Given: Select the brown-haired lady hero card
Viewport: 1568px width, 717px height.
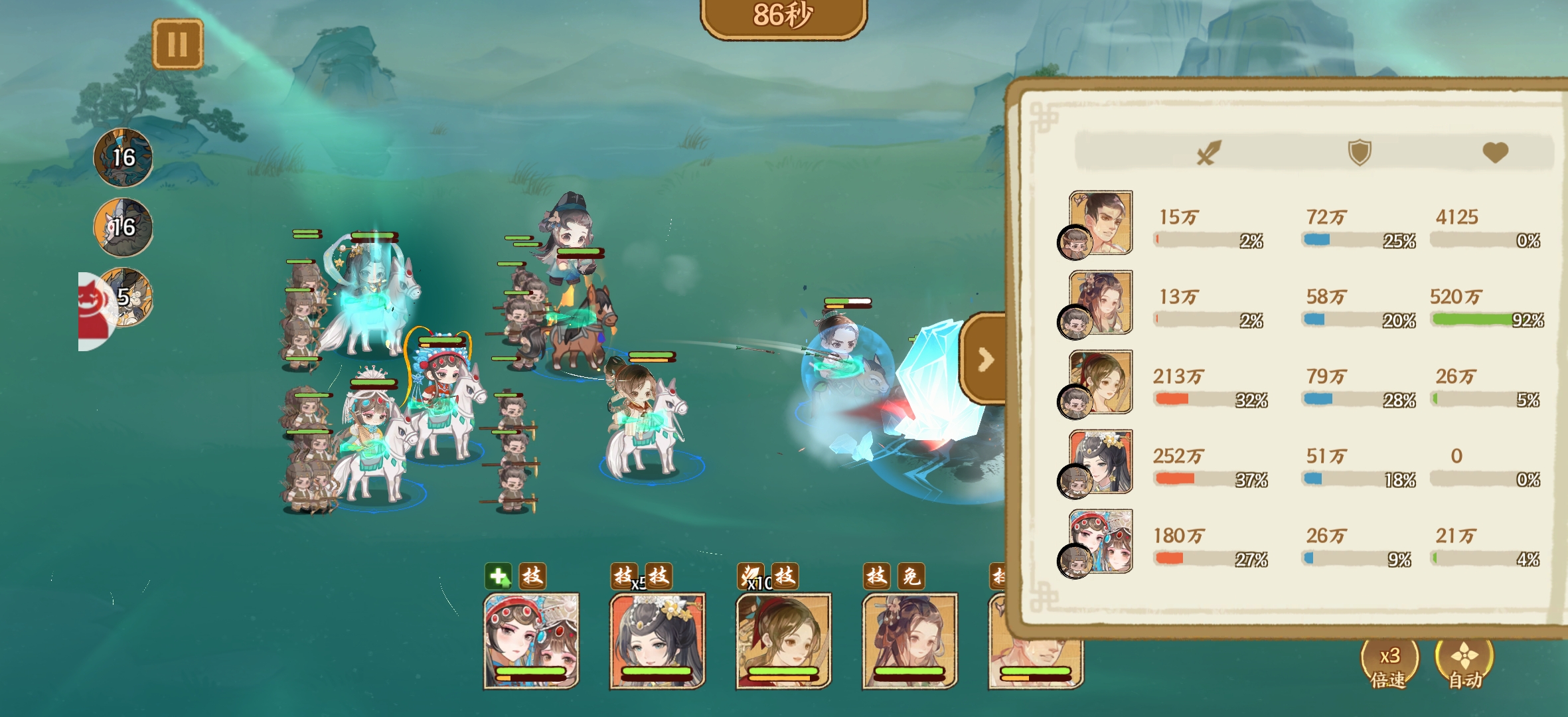Looking at the screenshot, I should coord(909,641).
